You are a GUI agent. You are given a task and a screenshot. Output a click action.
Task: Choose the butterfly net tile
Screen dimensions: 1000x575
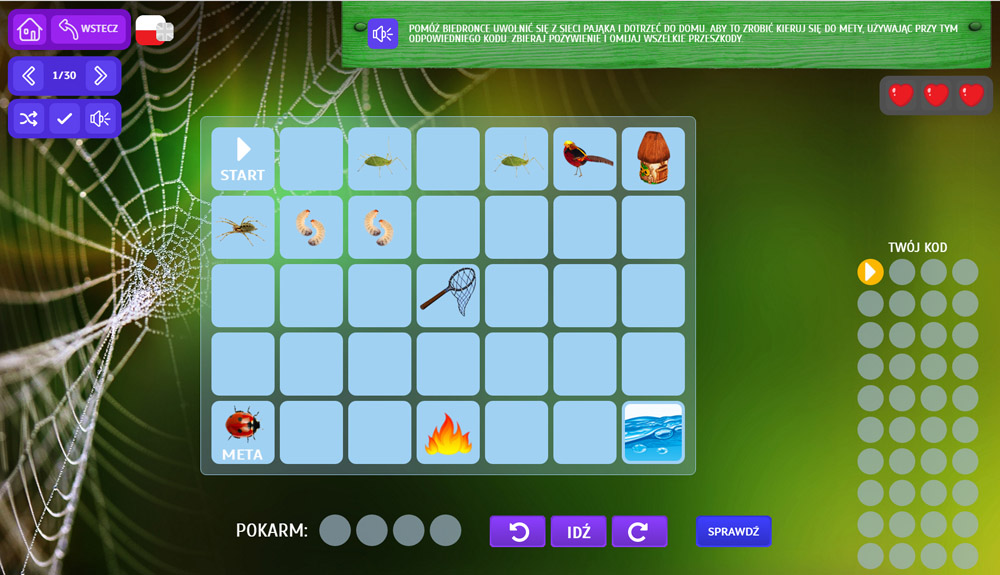448,295
